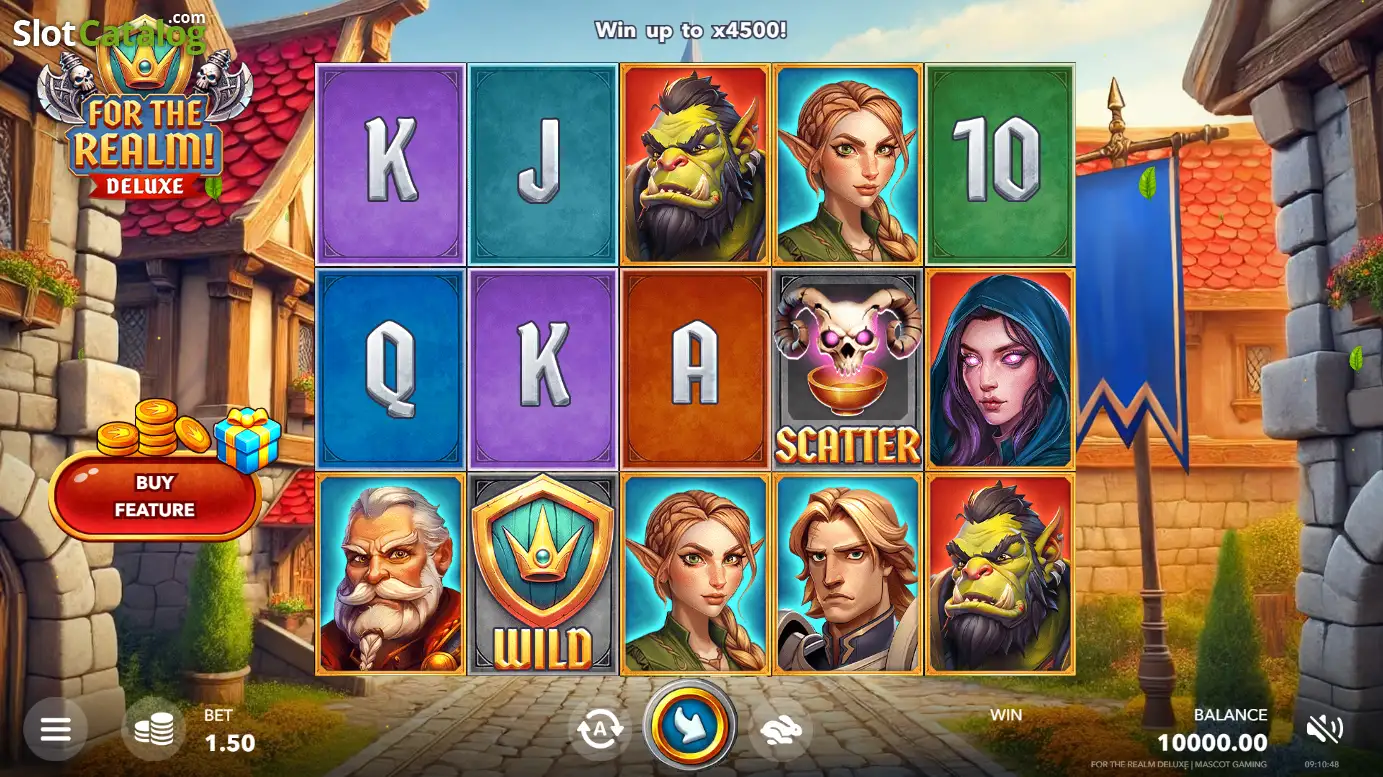1383x777 pixels.
Task: Unmute the game sound
Action: [x=1324, y=729]
